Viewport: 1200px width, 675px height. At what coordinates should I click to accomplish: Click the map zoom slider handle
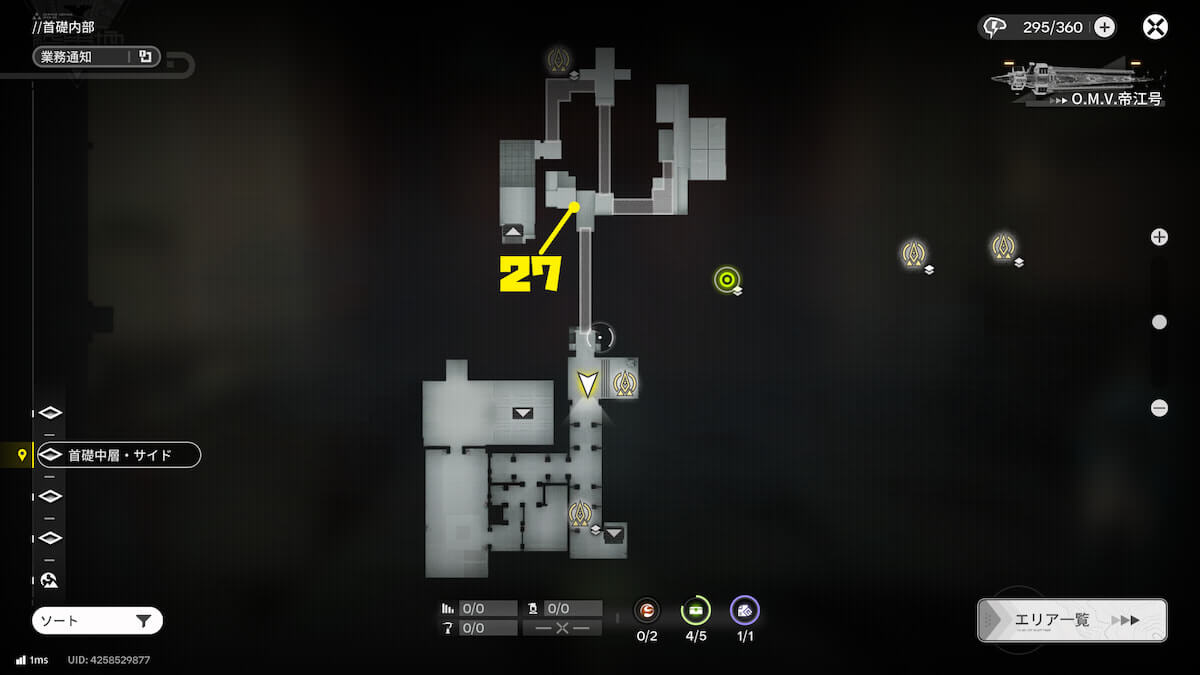pos(1159,322)
